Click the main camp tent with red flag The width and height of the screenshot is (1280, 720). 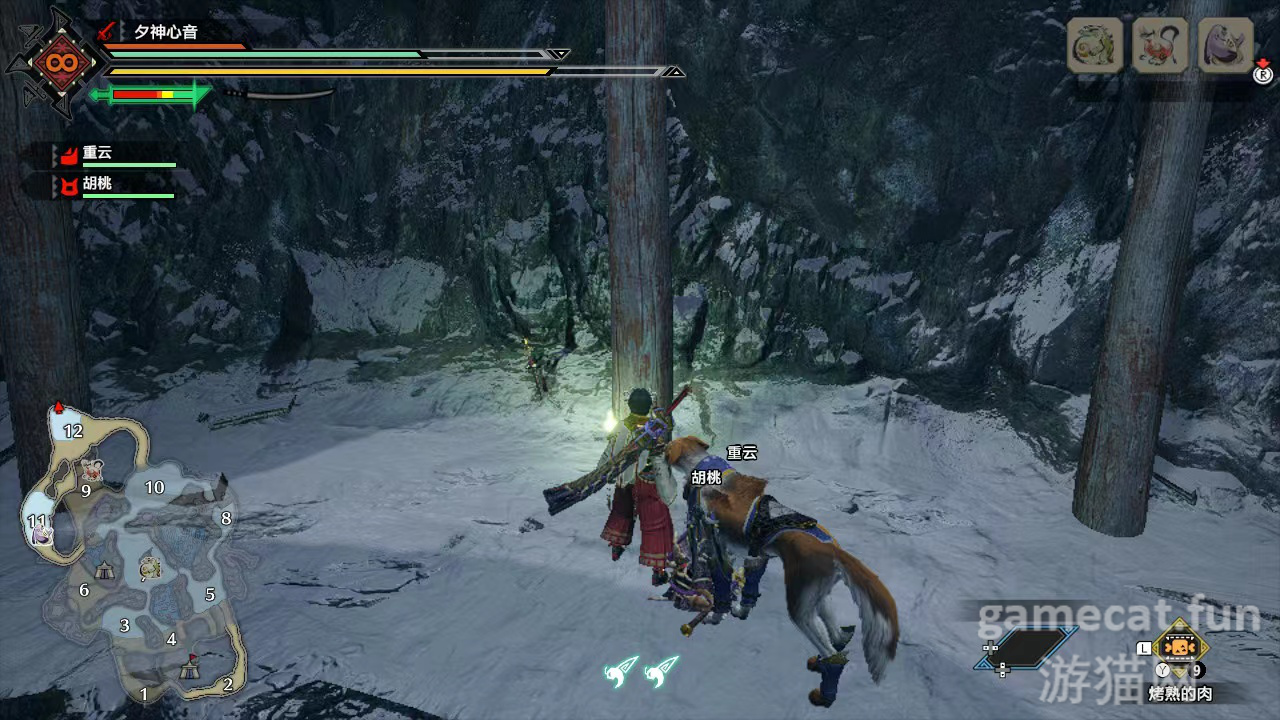pos(188,668)
